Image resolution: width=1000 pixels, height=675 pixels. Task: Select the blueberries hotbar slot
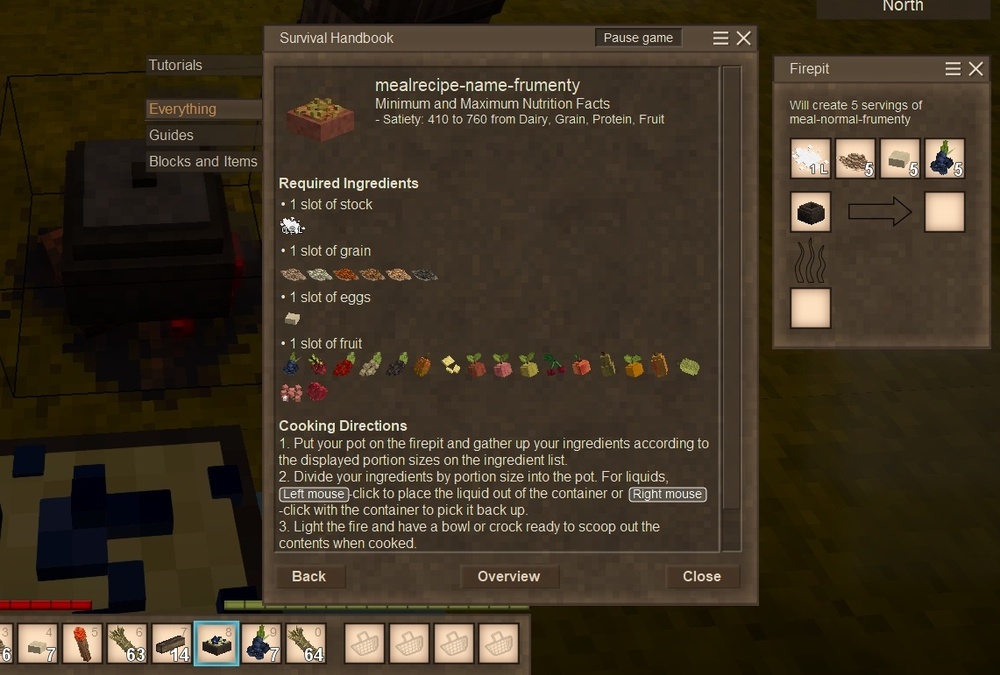click(x=262, y=643)
